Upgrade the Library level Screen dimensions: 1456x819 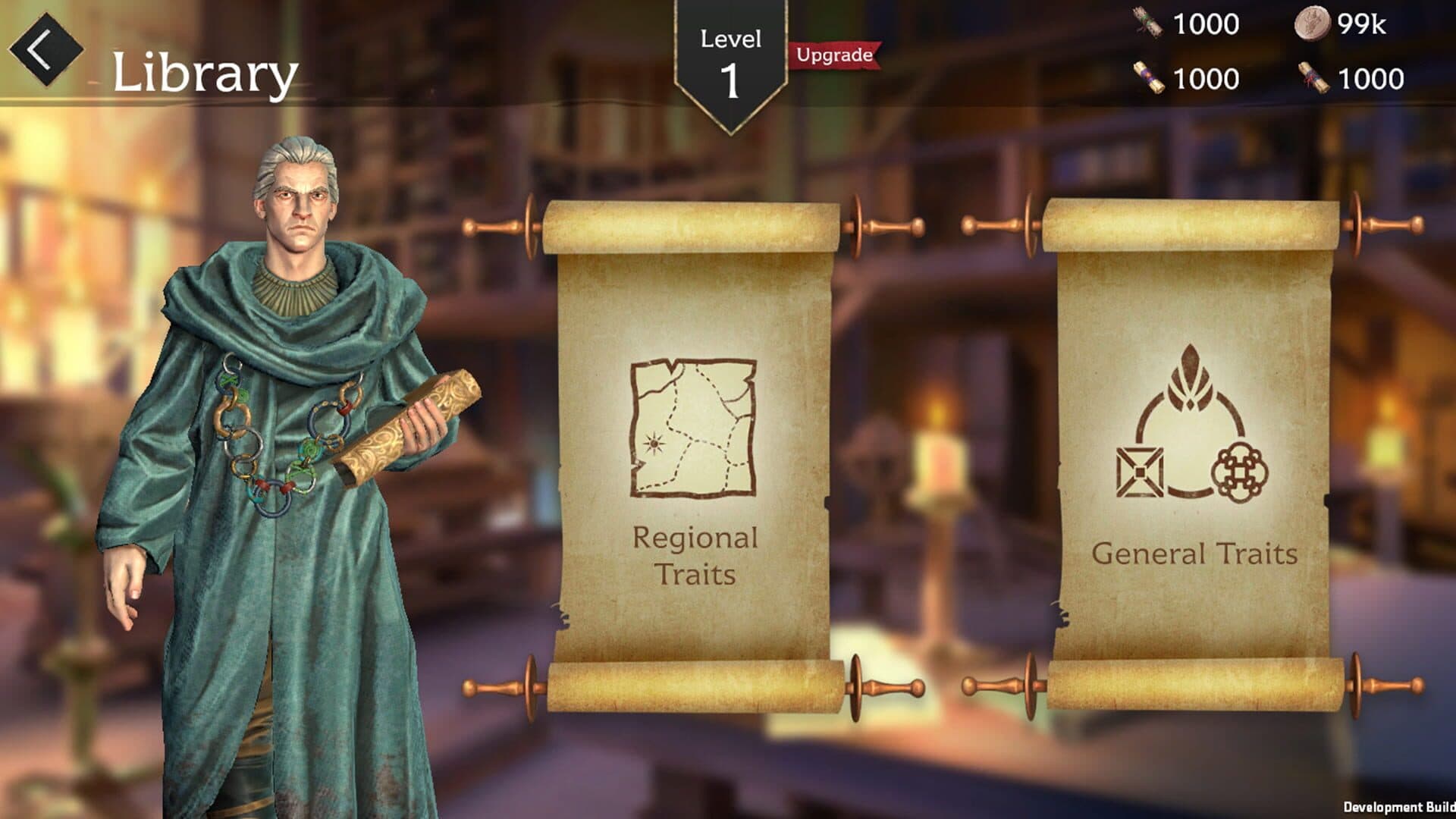(834, 55)
